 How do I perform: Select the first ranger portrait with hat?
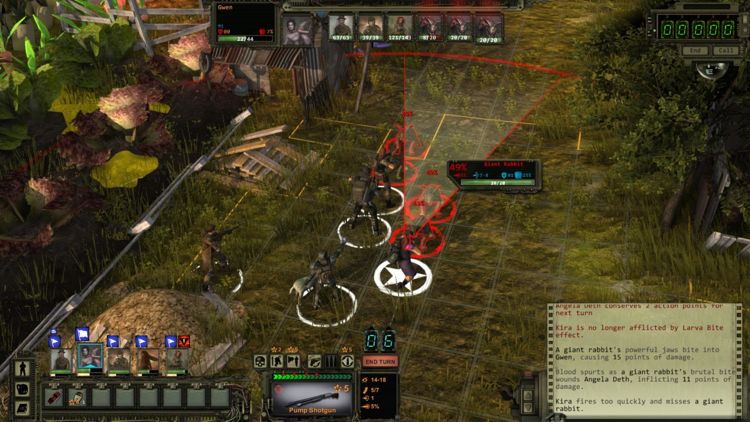[x=62, y=358]
